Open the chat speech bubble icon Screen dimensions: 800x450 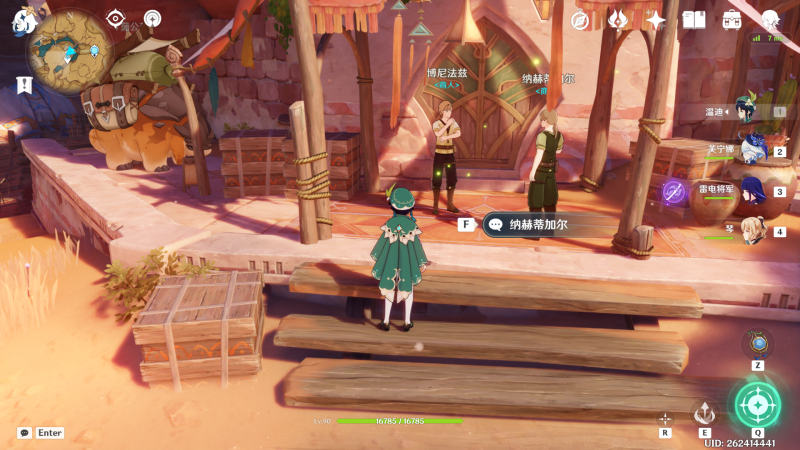point(24,433)
